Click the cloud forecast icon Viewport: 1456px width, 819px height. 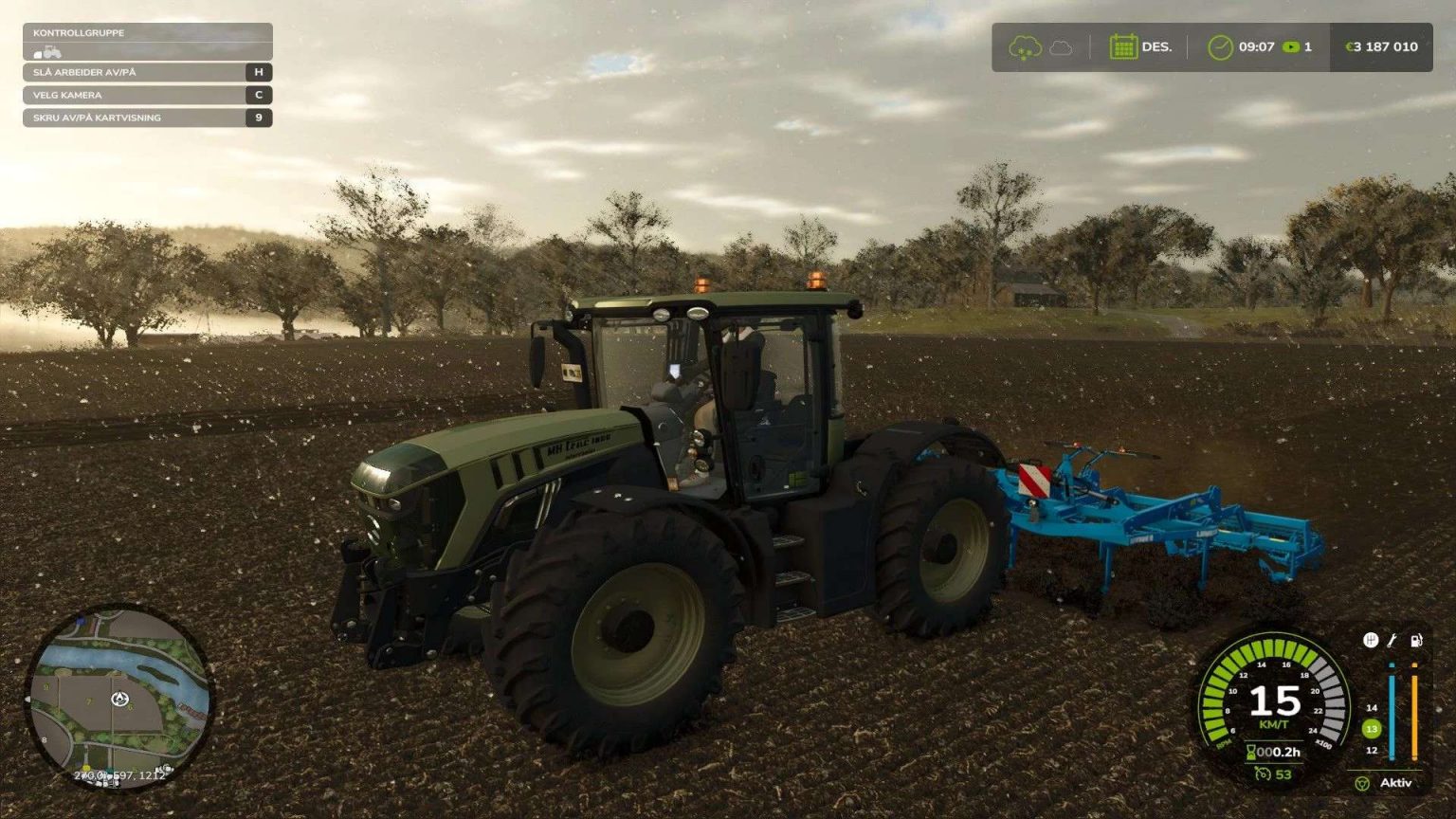click(1060, 46)
